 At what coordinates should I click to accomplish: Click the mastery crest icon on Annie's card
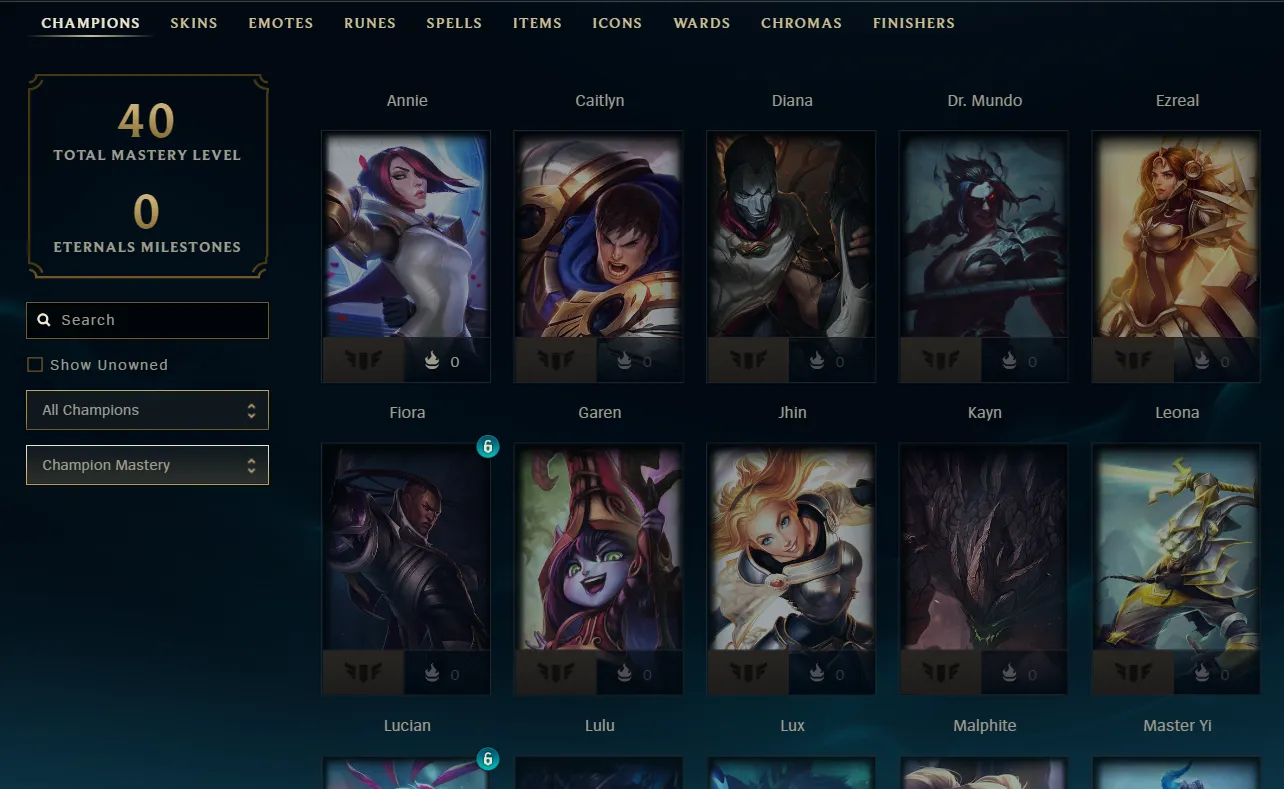tap(364, 361)
